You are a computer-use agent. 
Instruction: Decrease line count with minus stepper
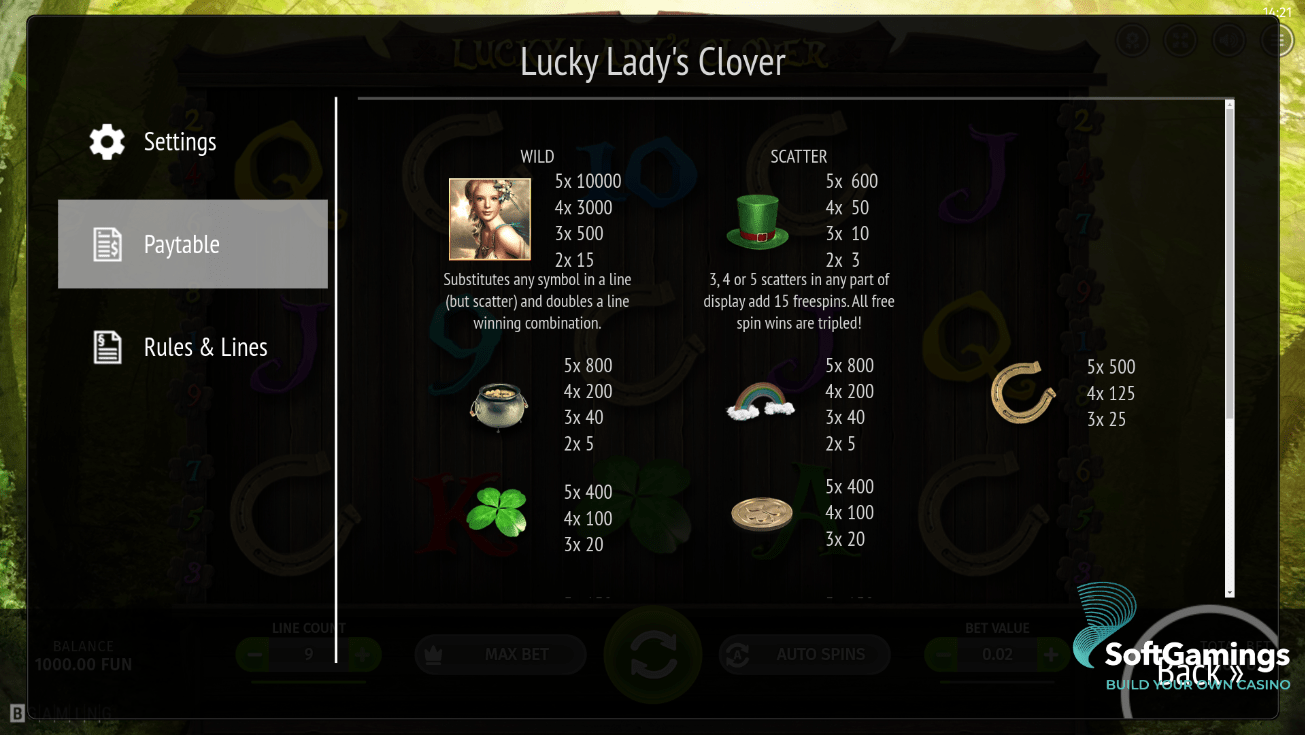[253, 654]
